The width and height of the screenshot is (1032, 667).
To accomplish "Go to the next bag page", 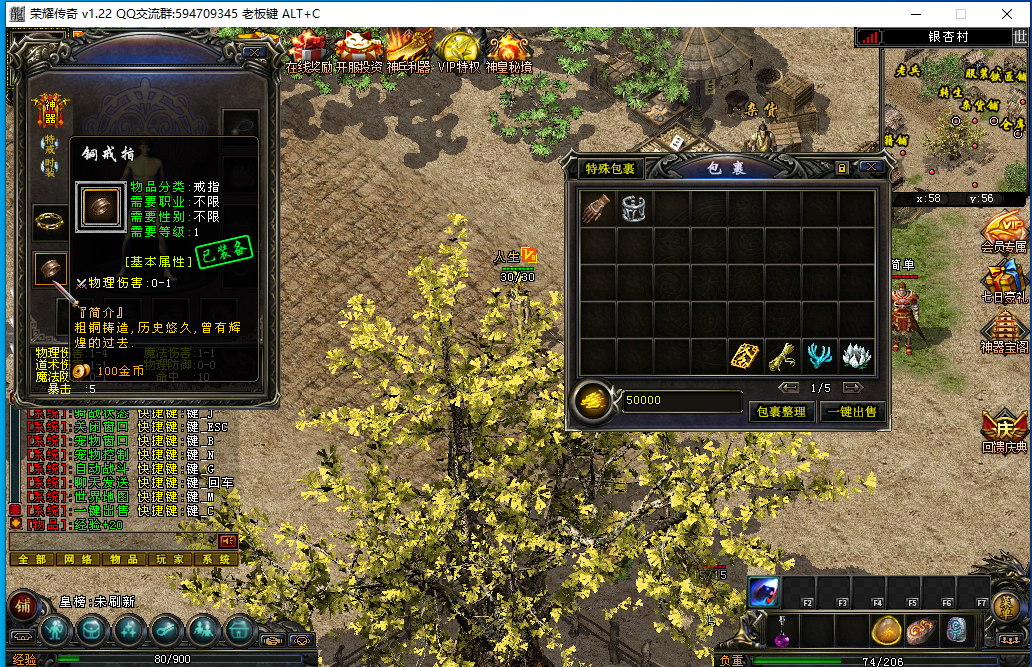I will [853, 388].
